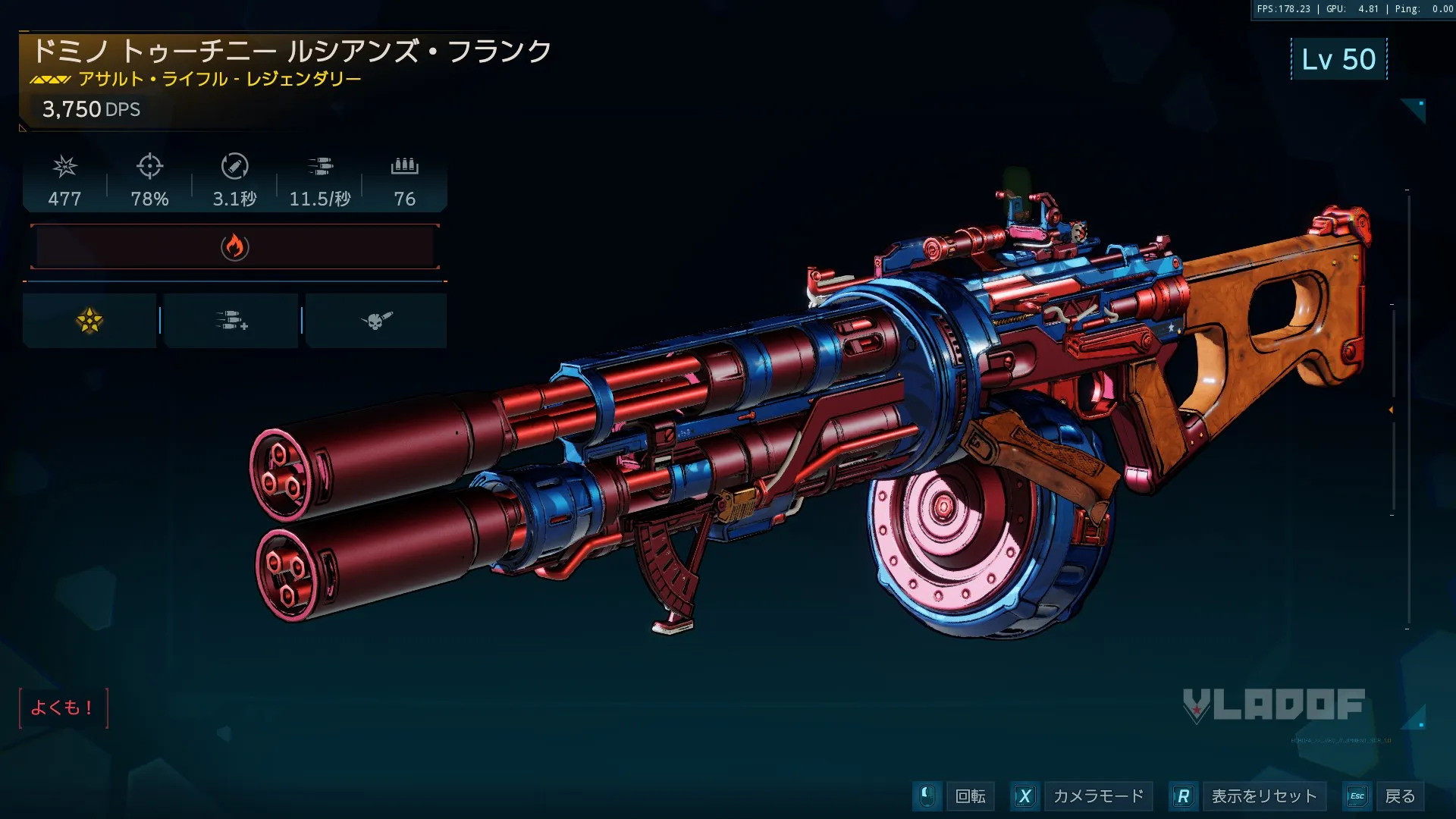Reset the view with 表示をリセット

pyautogui.click(x=1264, y=796)
